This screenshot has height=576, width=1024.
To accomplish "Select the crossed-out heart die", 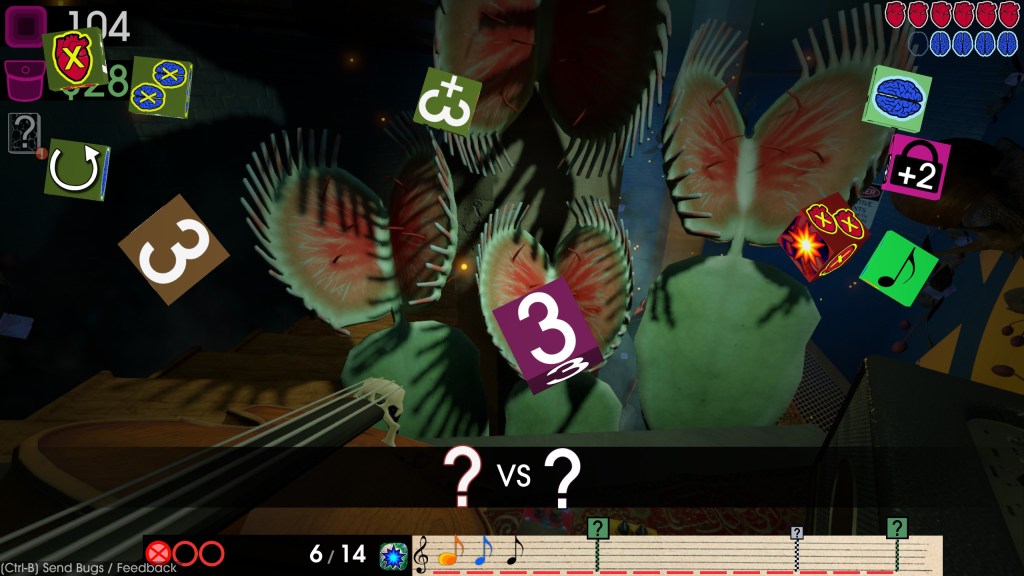I will [x=73, y=60].
